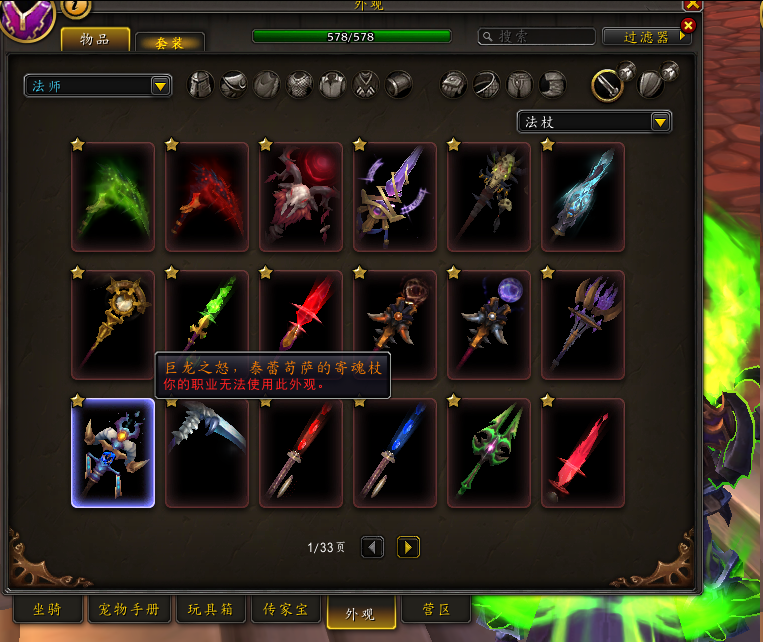The width and height of the screenshot is (763, 642).
Task: Switch to the 玩具箱 (Toy Box) tab
Action: click(x=211, y=609)
